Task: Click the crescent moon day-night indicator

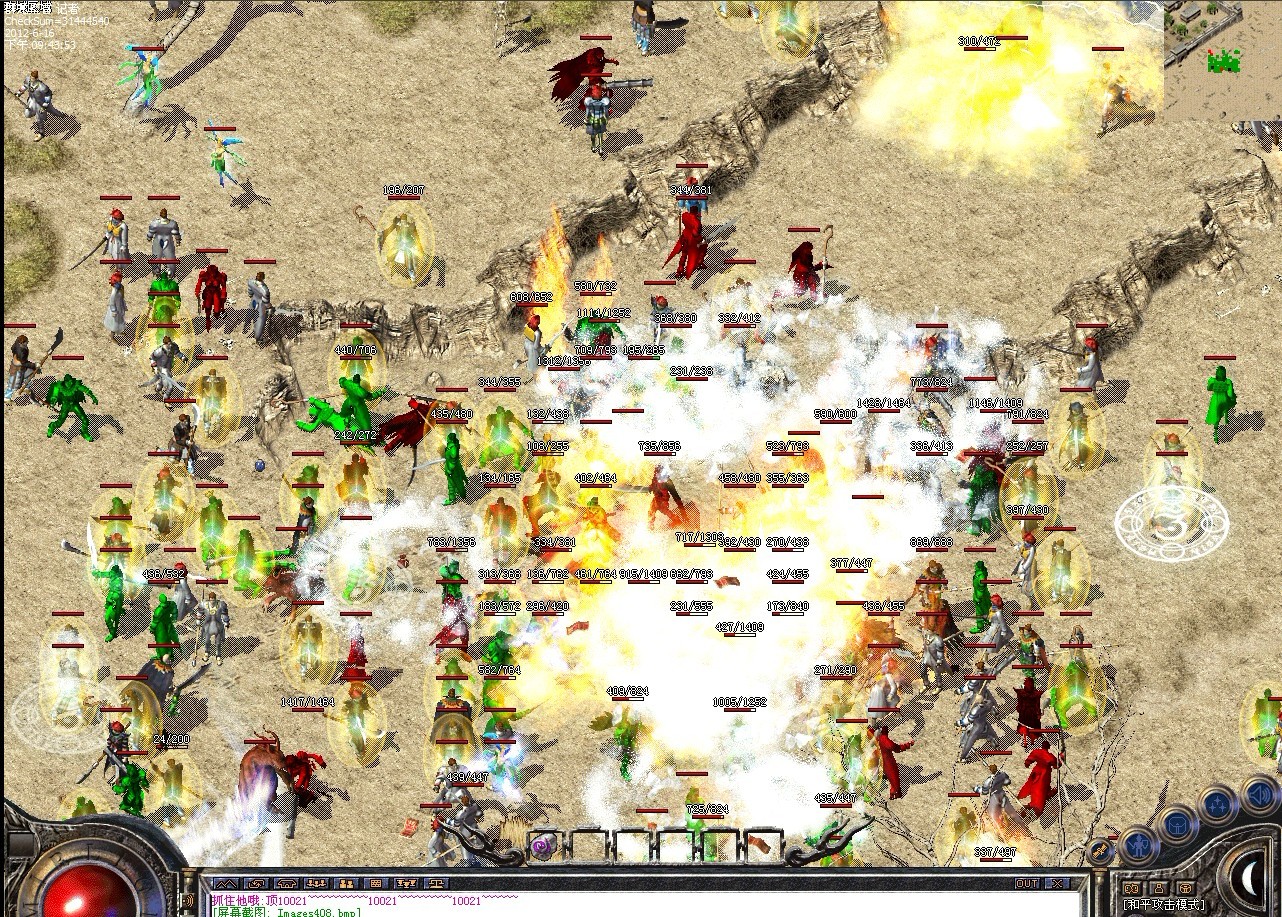Action: pos(1249,875)
